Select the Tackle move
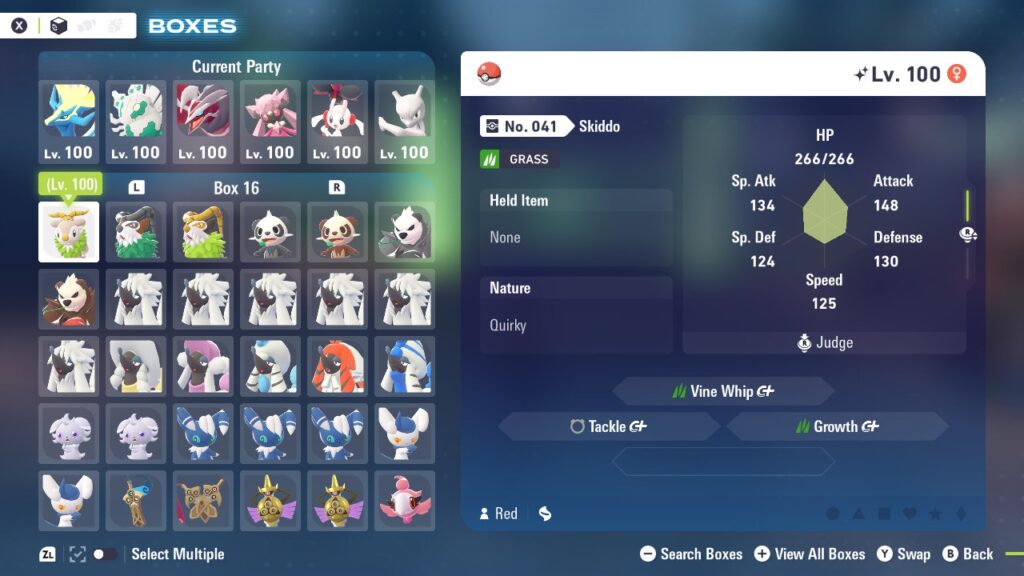 tap(608, 426)
